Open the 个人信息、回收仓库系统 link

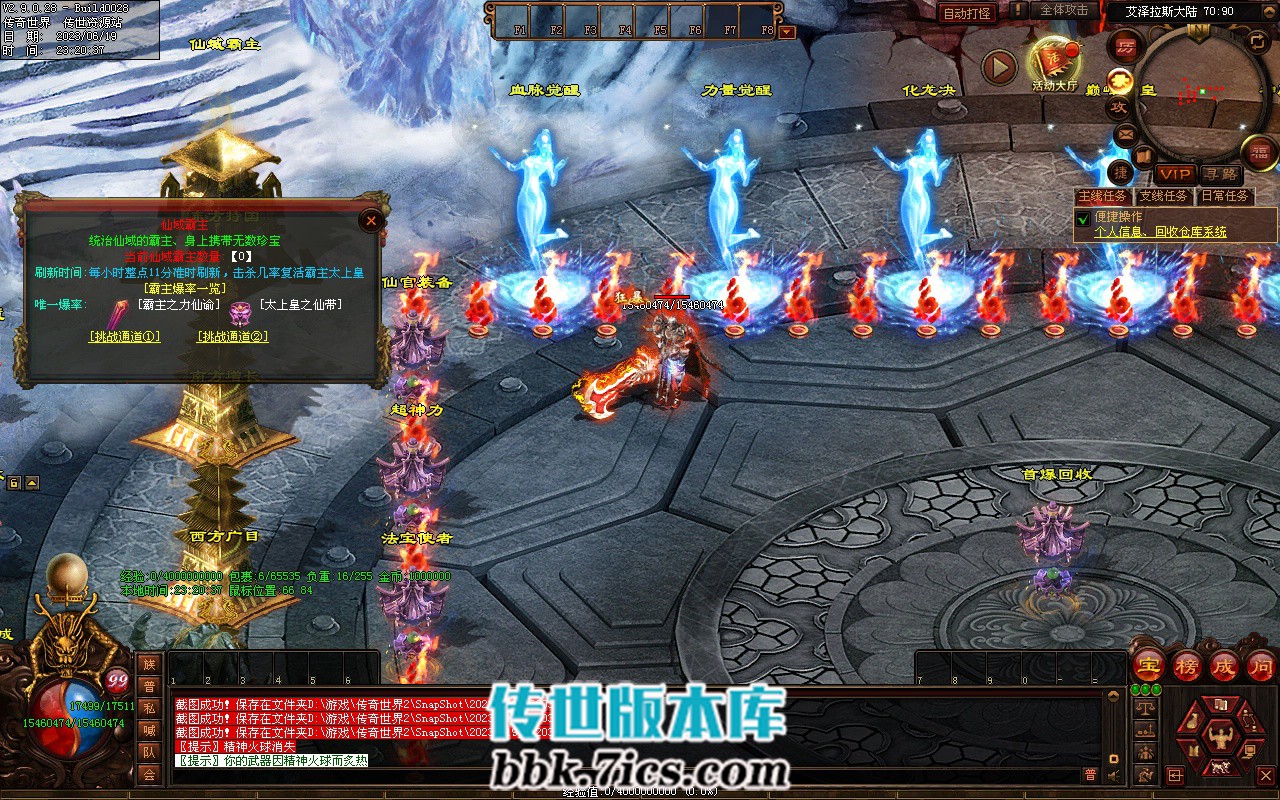point(1160,232)
